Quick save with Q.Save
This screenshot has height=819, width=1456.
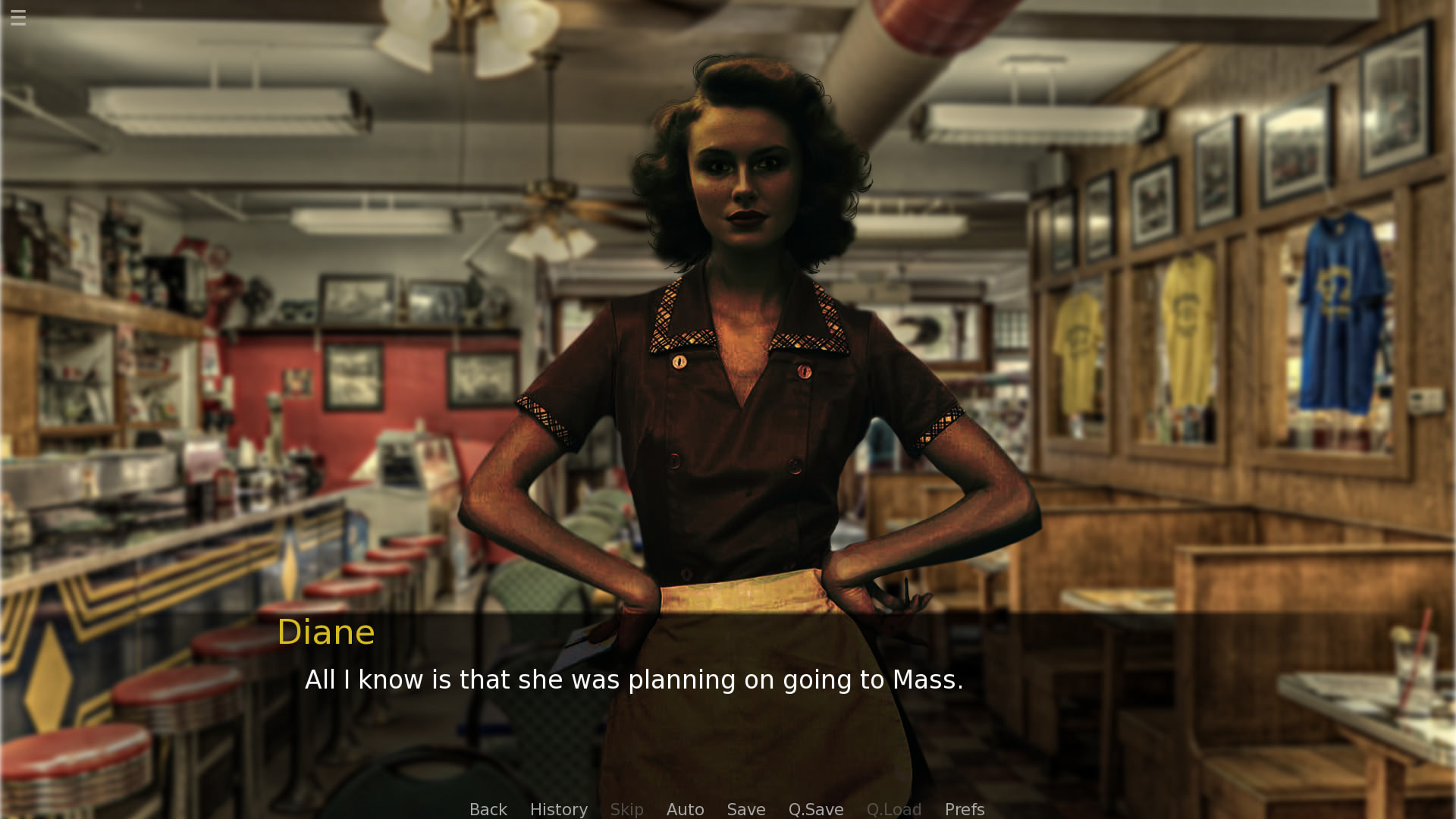coord(815,809)
